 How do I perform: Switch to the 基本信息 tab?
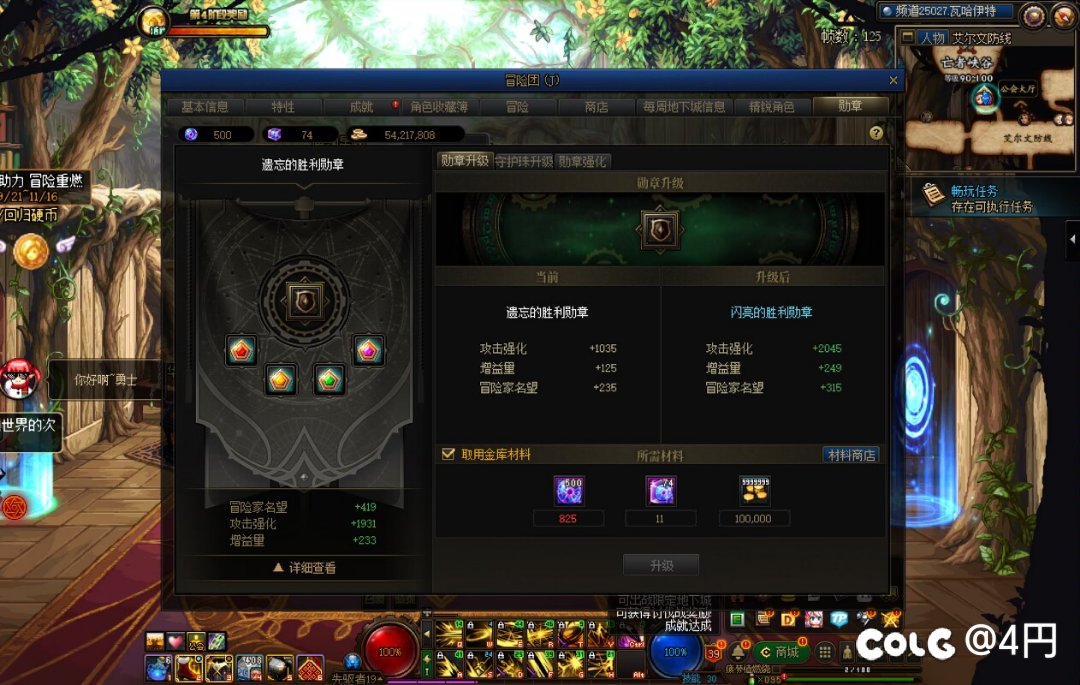pyautogui.click(x=204, y=107)
